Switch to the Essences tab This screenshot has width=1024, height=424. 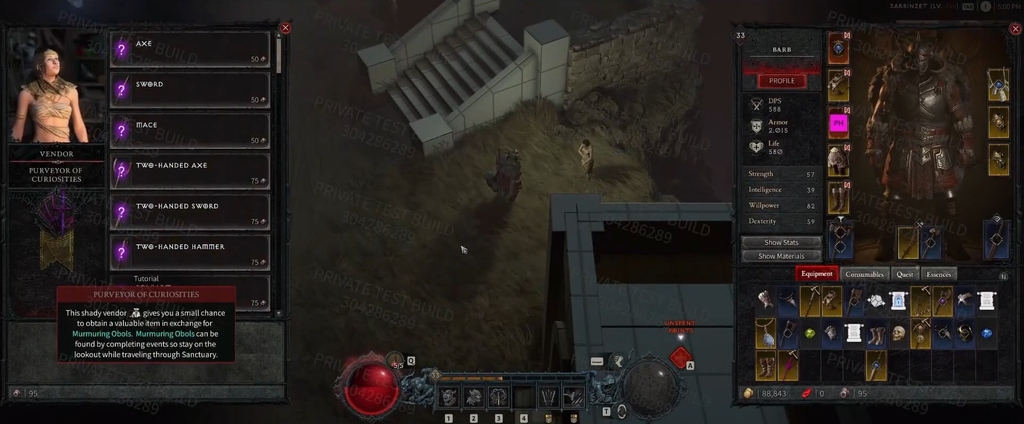[x=939, y=274]
